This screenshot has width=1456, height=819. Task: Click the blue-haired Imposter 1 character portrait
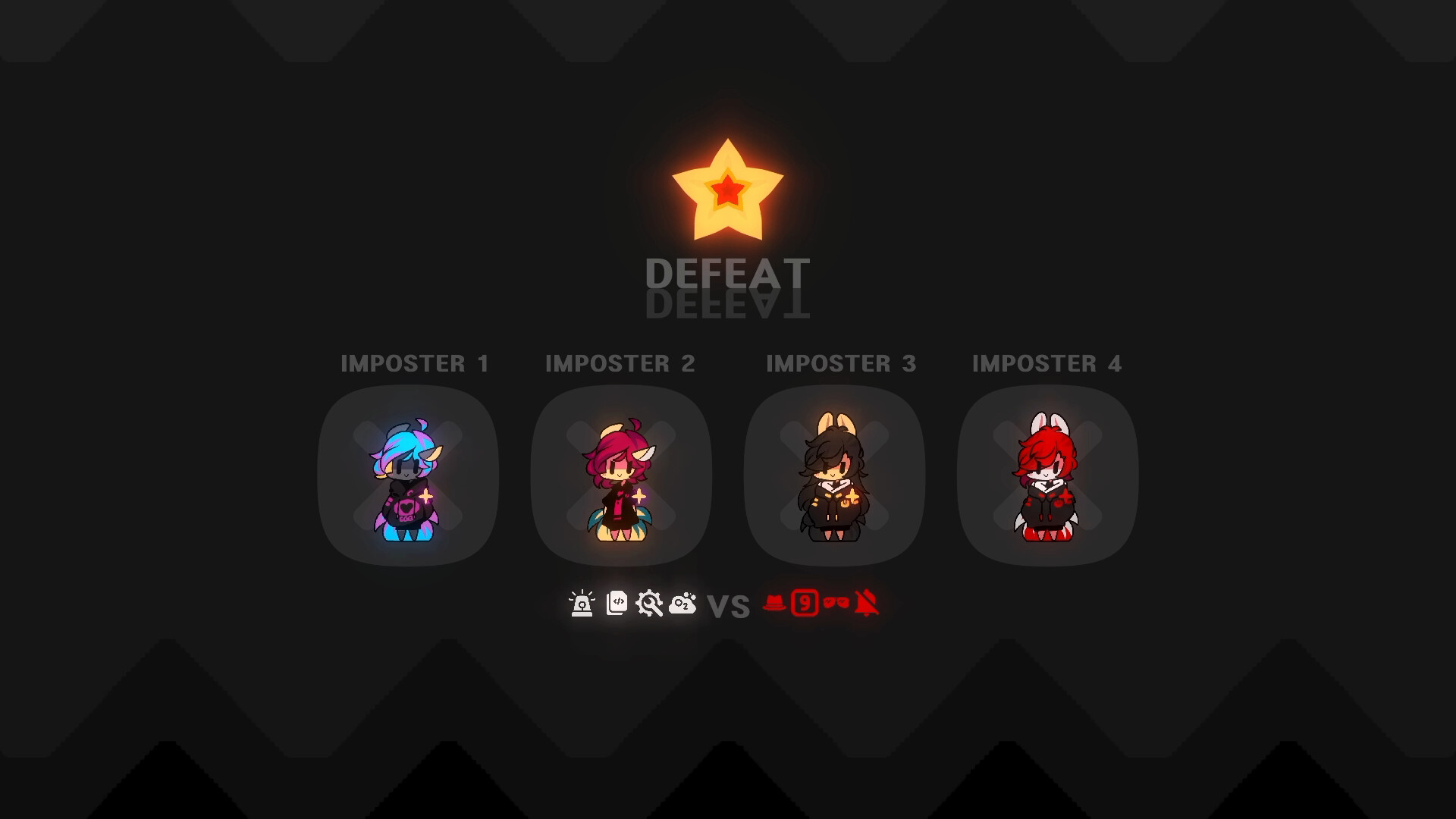[x=407, y=478]
